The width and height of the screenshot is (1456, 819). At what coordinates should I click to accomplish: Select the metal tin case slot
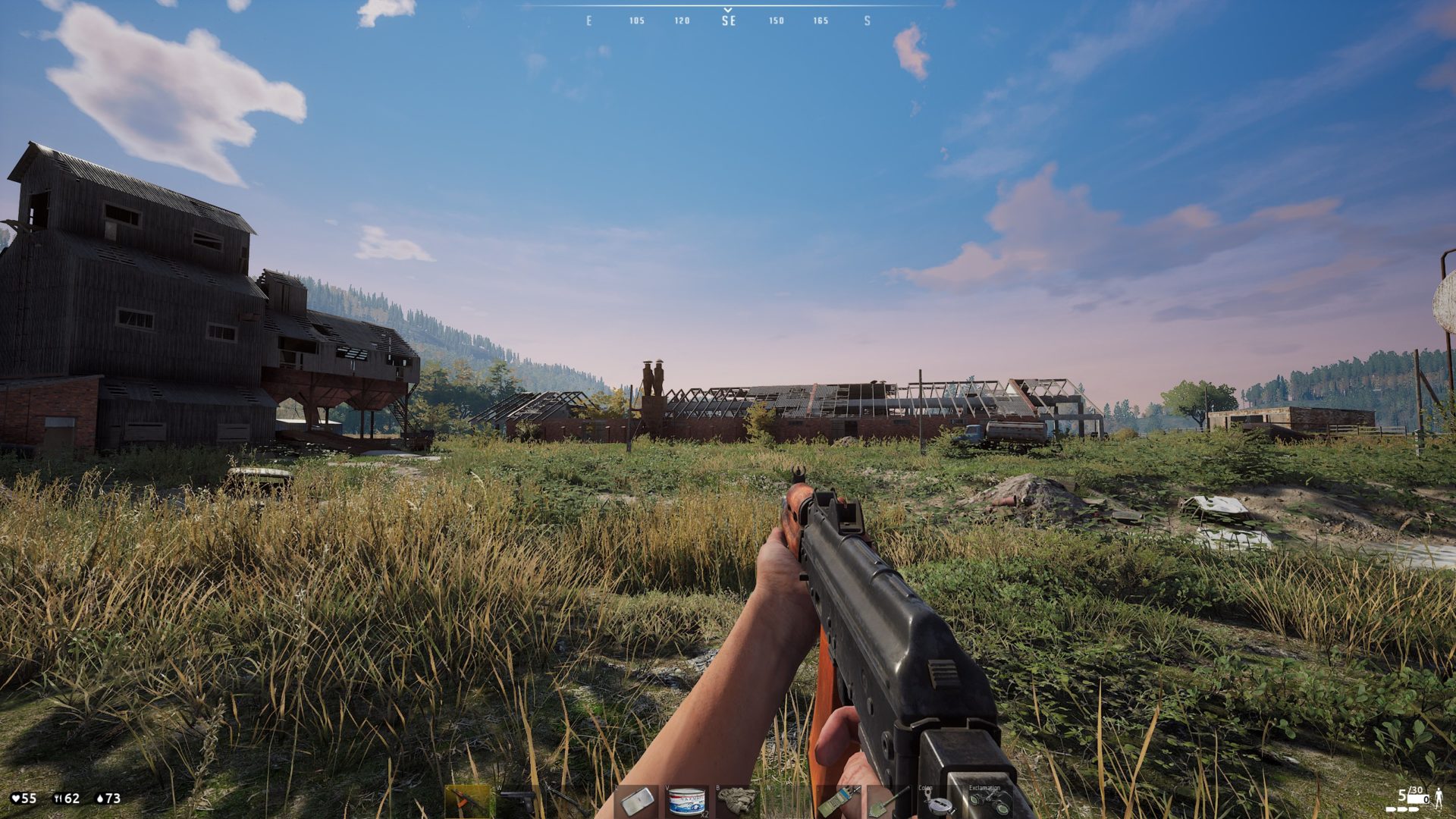pyautogui.click(x=637, y=802)
